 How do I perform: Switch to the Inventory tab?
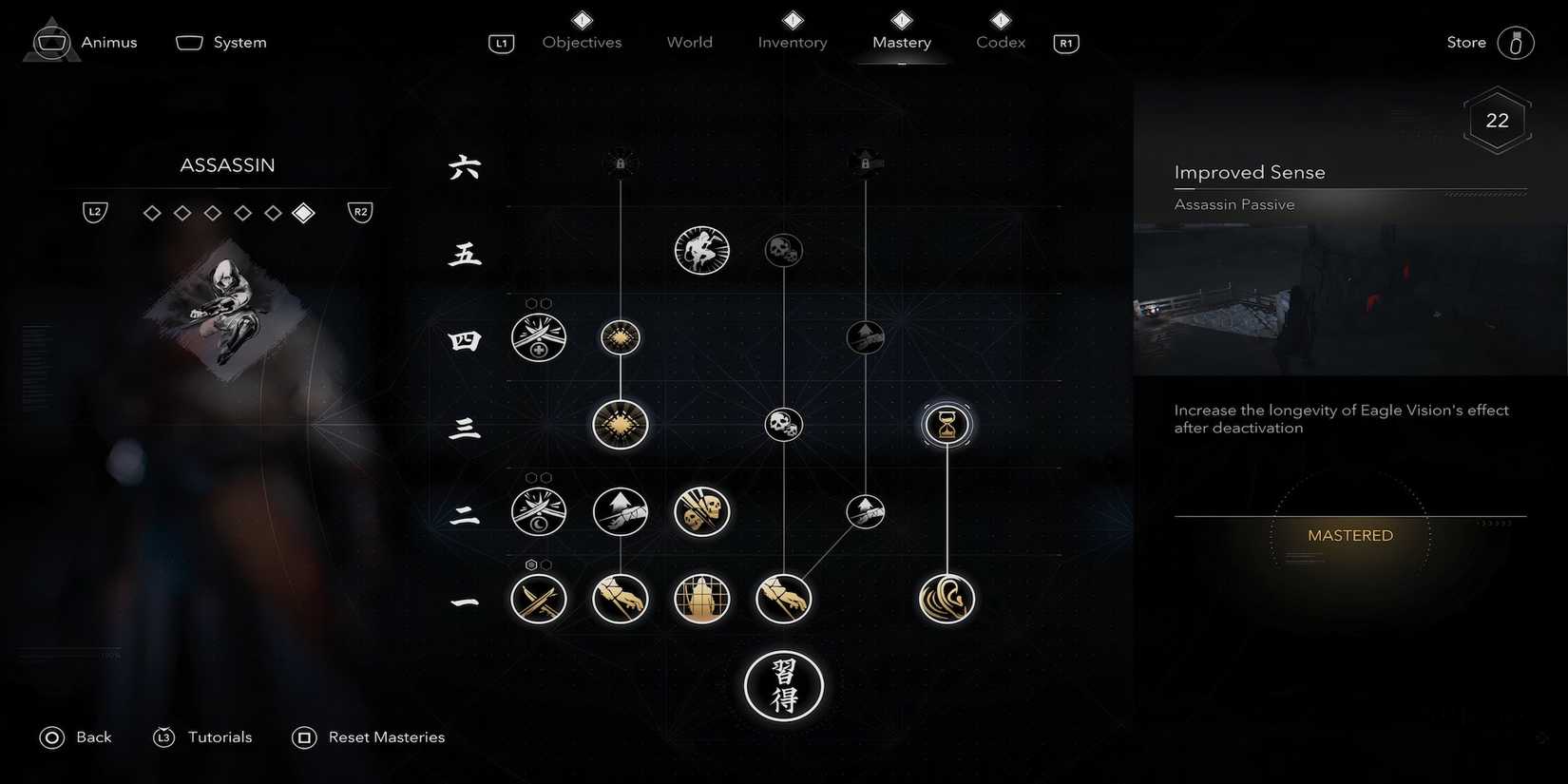(x=792, y=42)
